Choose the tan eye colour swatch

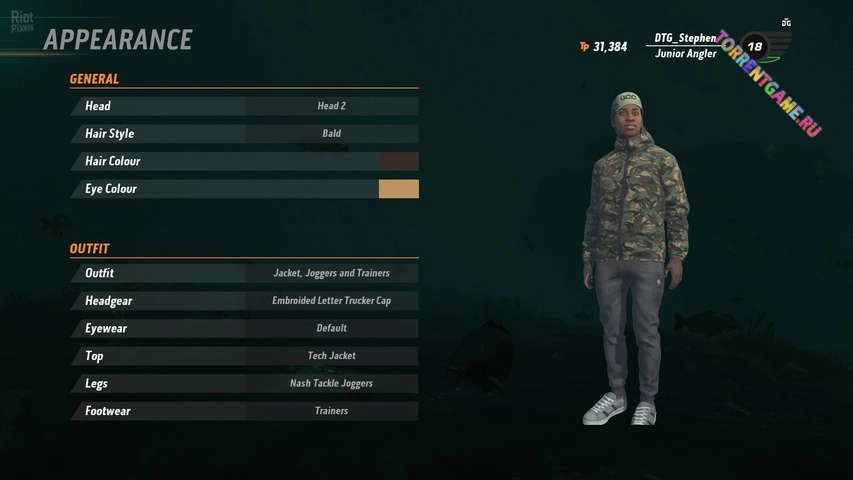pos(399,189)
